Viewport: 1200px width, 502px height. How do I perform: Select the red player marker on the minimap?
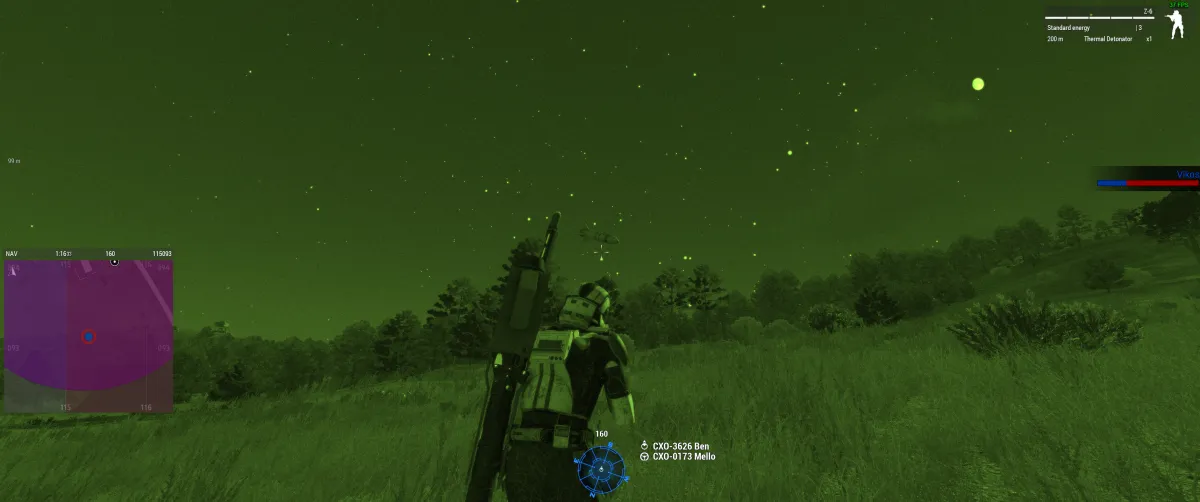tap(88, 337)
